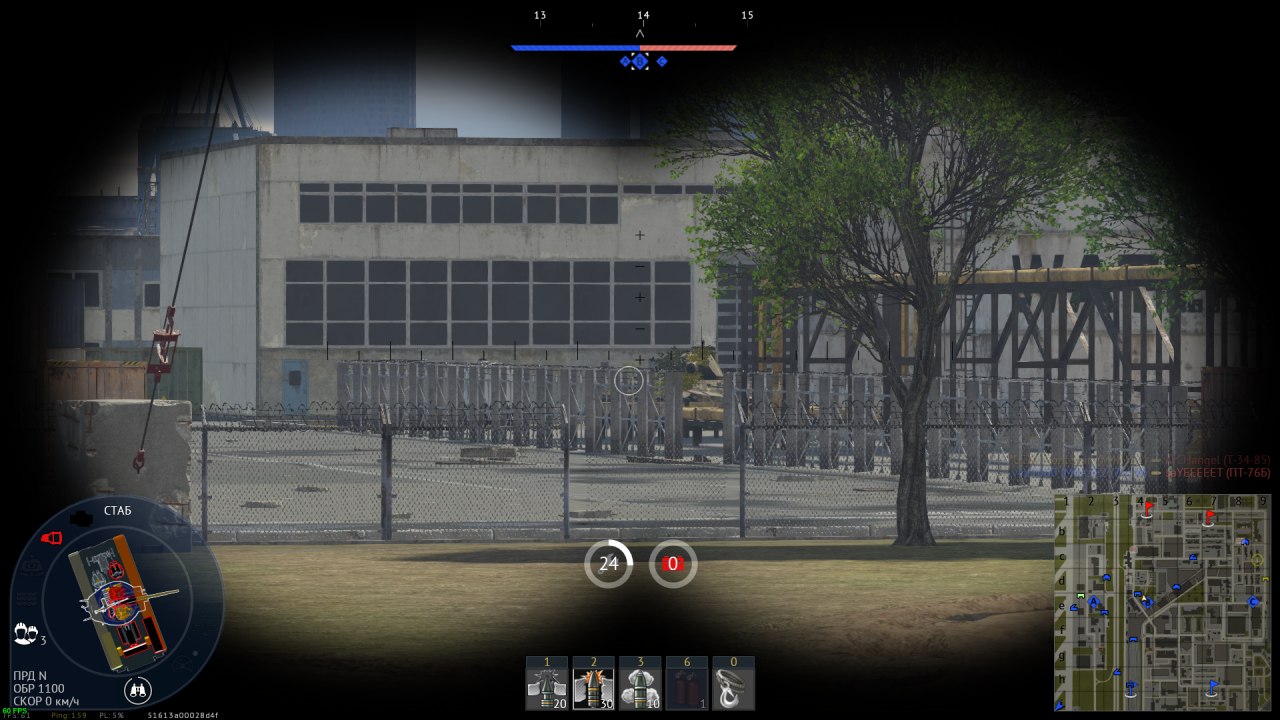Select capture point C on the minimap
The height and width of the screenshot is (720, 1280).
tap(1254, 601)
